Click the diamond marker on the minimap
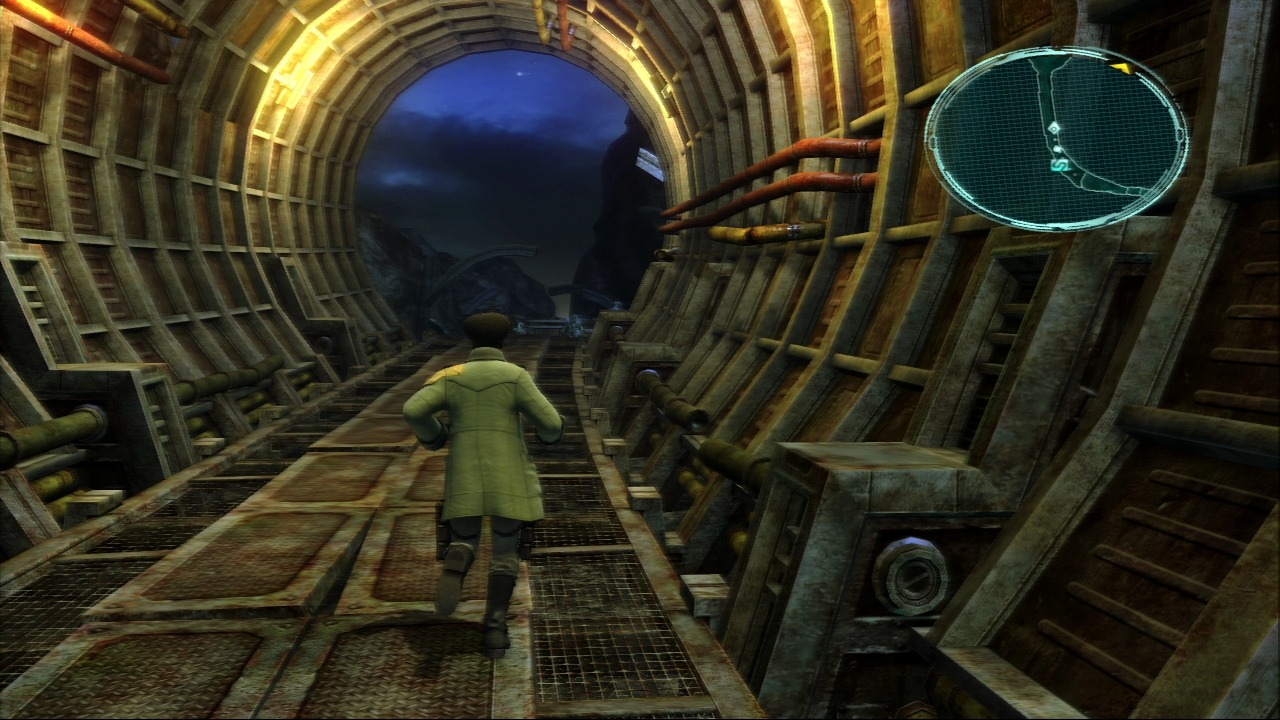The width and height of the screenshot is (1280, 720). pos(1054,128)
